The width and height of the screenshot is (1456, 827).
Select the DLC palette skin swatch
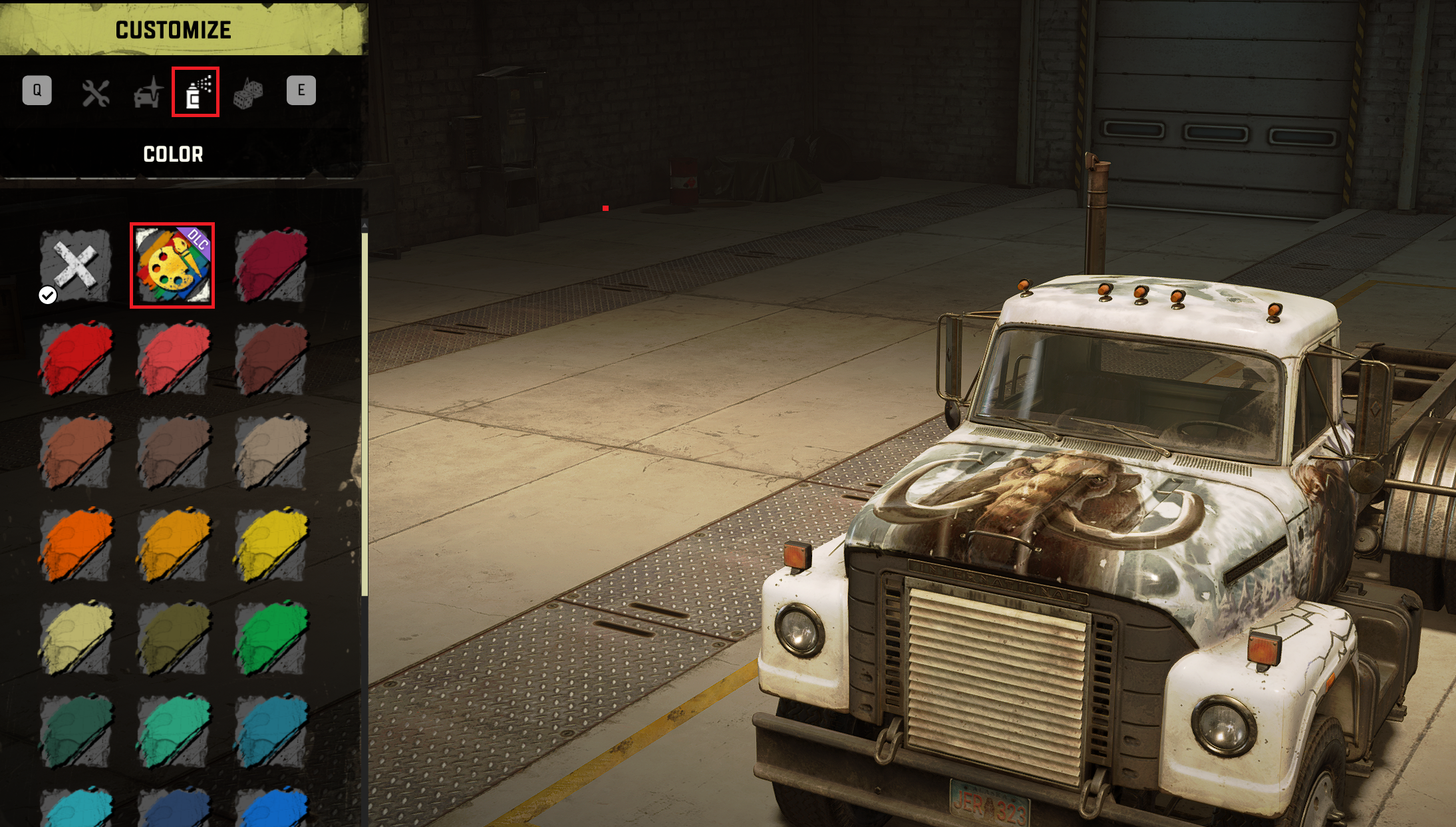(172, 265)
